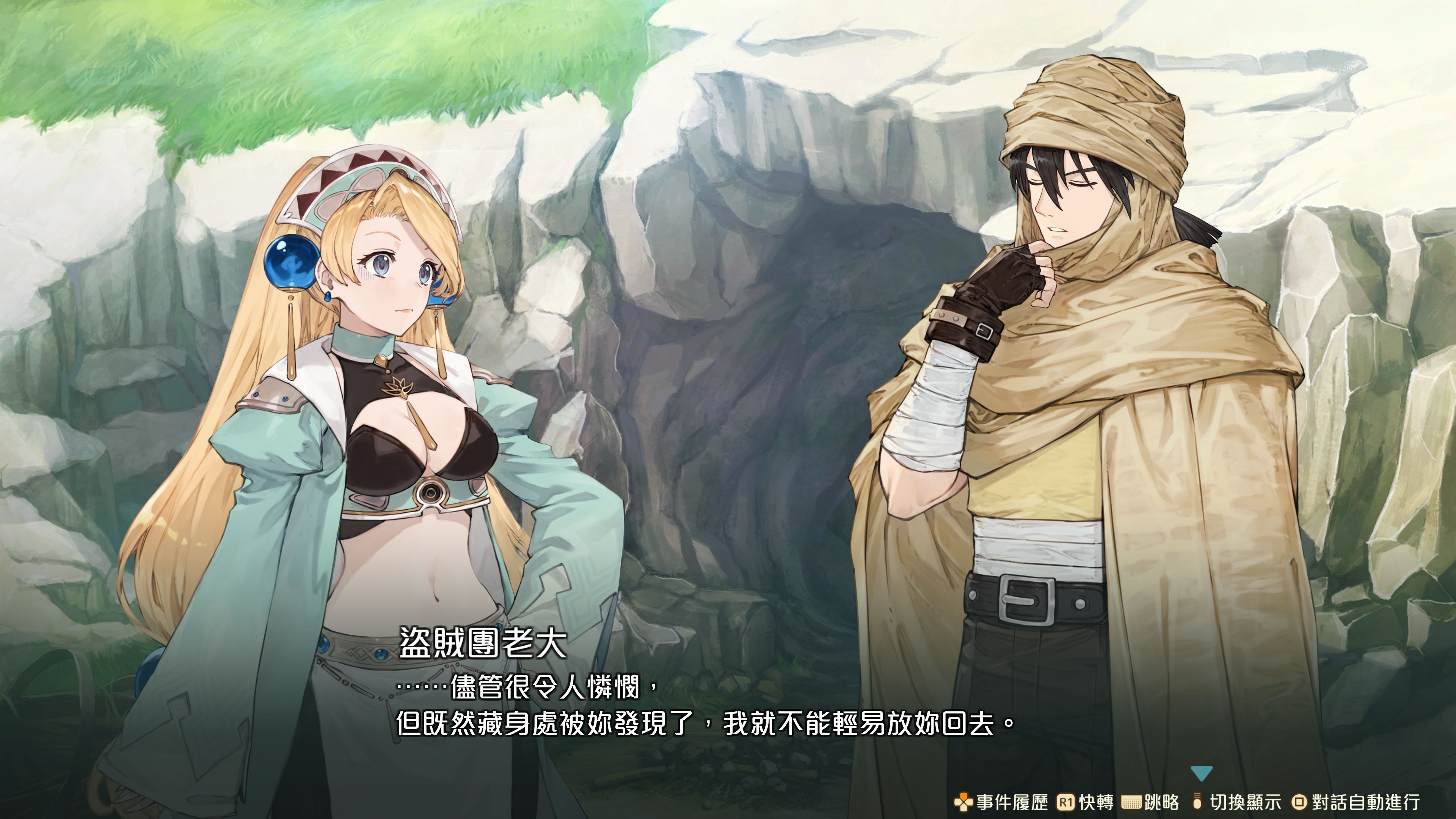Click the dotted touchpad skip glyph

point(1132,802)
